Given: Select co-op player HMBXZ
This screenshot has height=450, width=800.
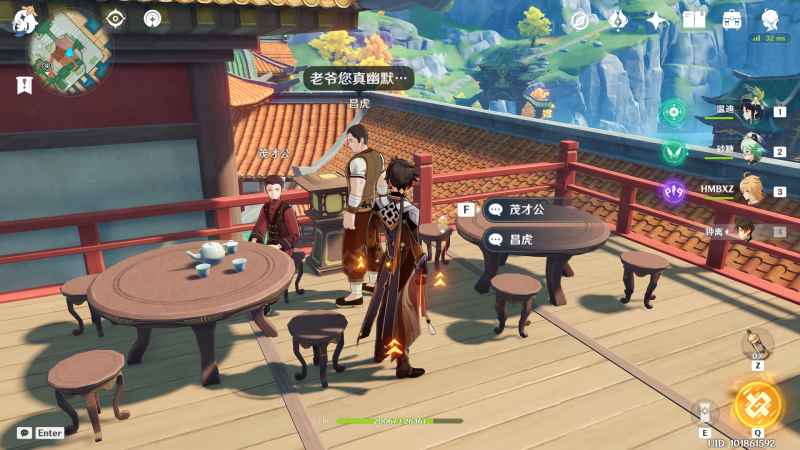Looking at the screenshot, I should pos(747,191).
